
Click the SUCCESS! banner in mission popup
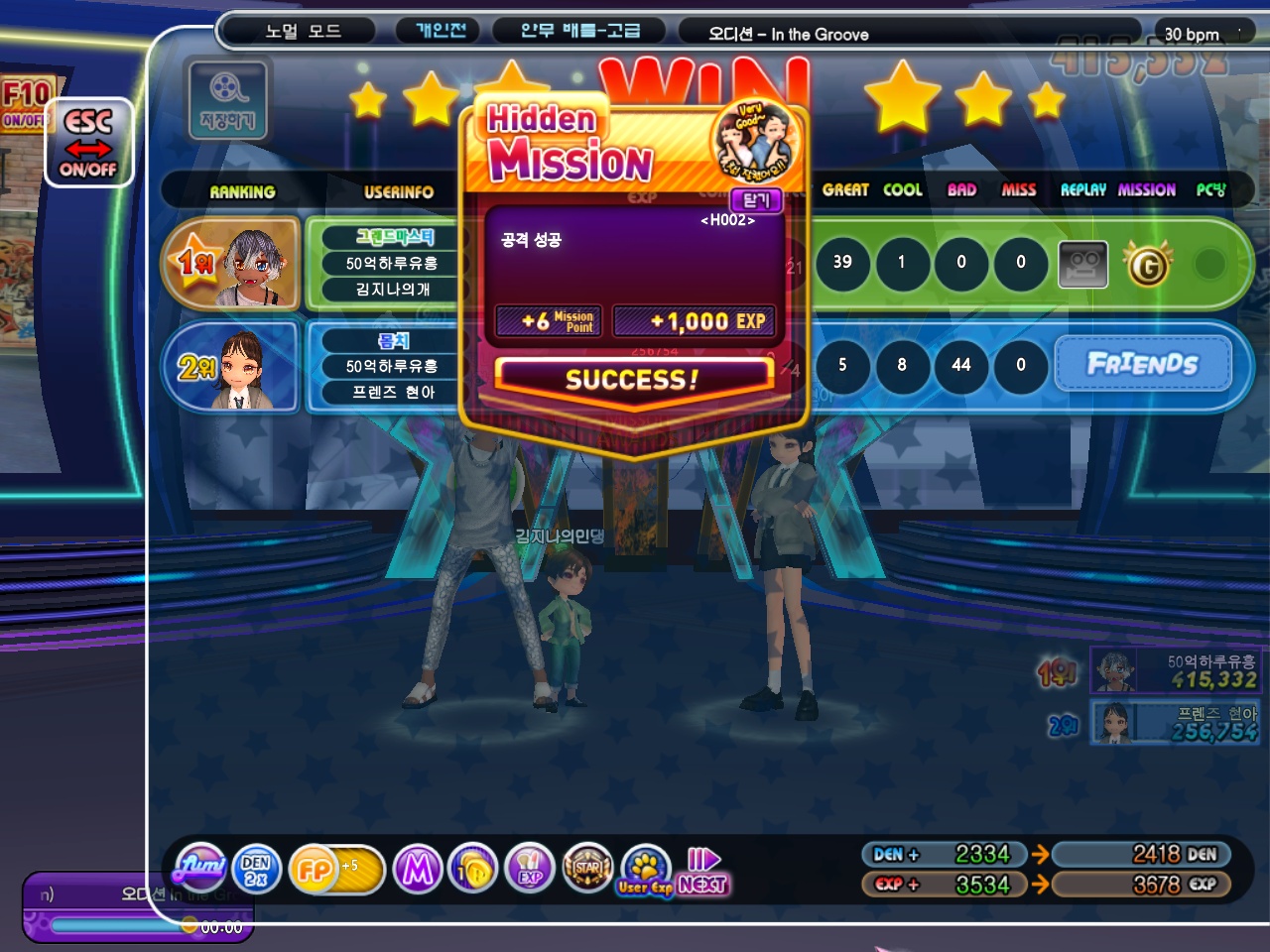click(x=632, y=379)
